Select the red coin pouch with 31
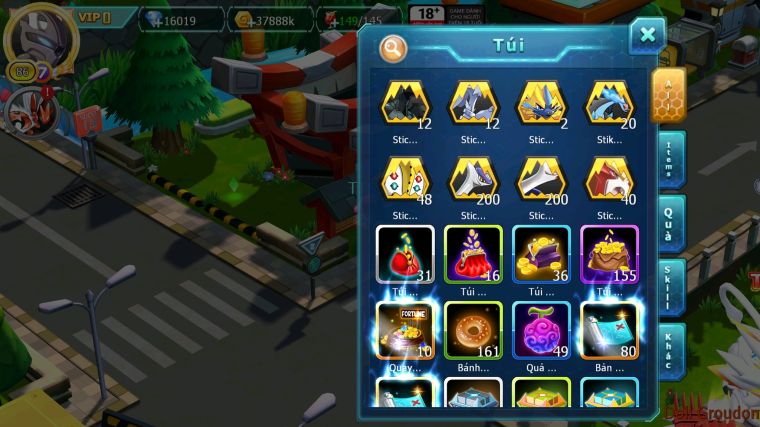Viewport: 760px width, 427px height. tap(405, 254)
